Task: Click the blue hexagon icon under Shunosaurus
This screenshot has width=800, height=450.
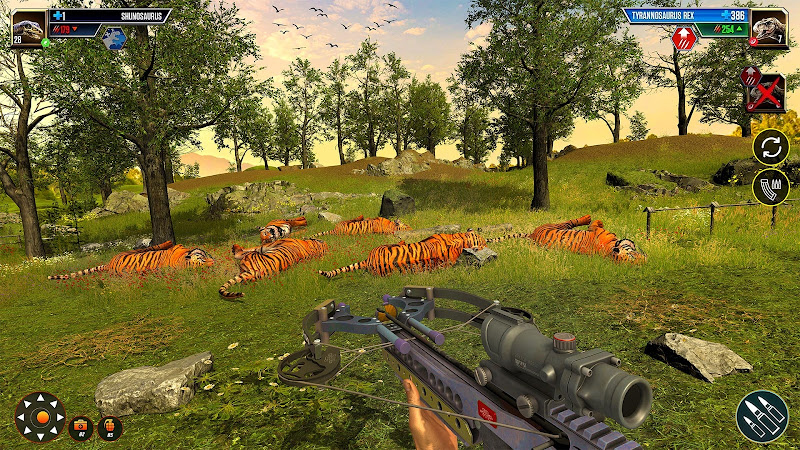Action: [114, 39]
